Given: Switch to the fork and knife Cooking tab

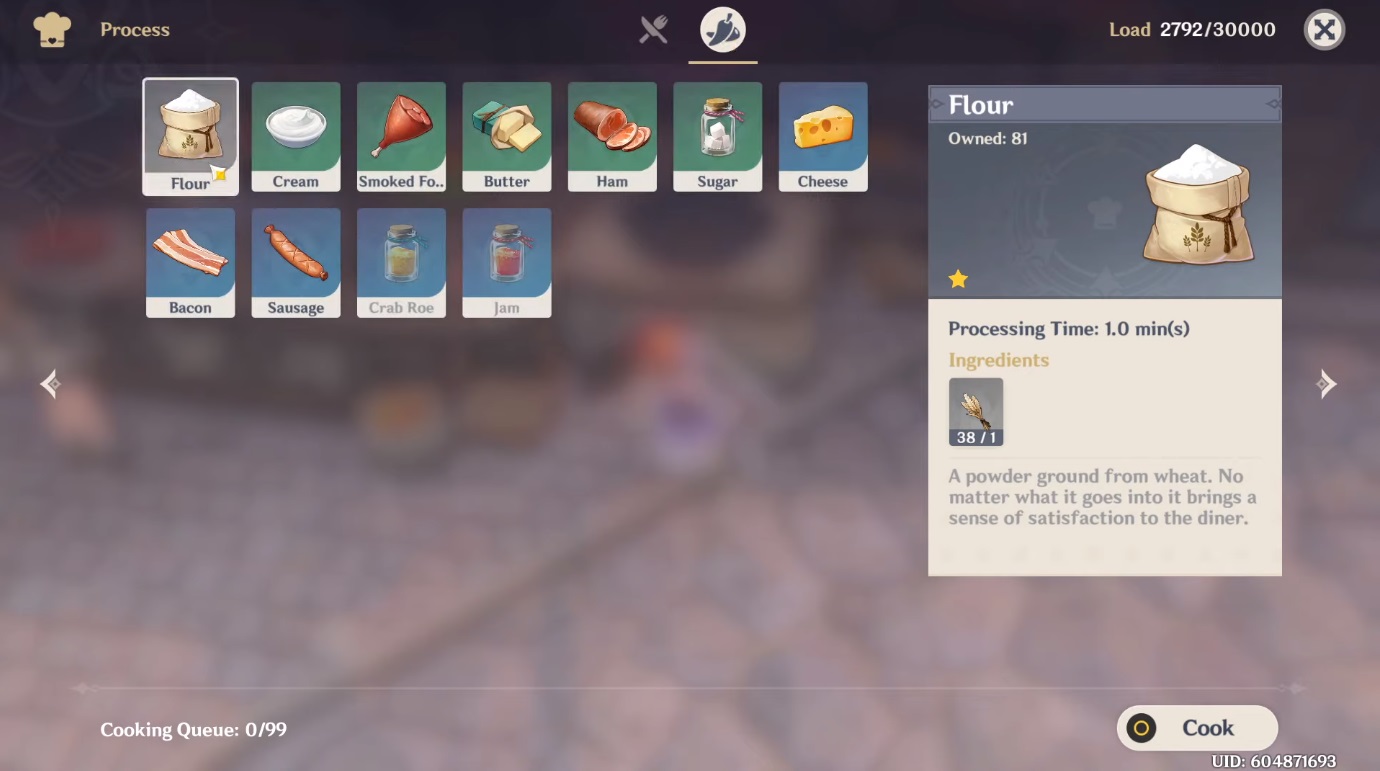Looking at the screenshot, I should (x=653, y=29).
